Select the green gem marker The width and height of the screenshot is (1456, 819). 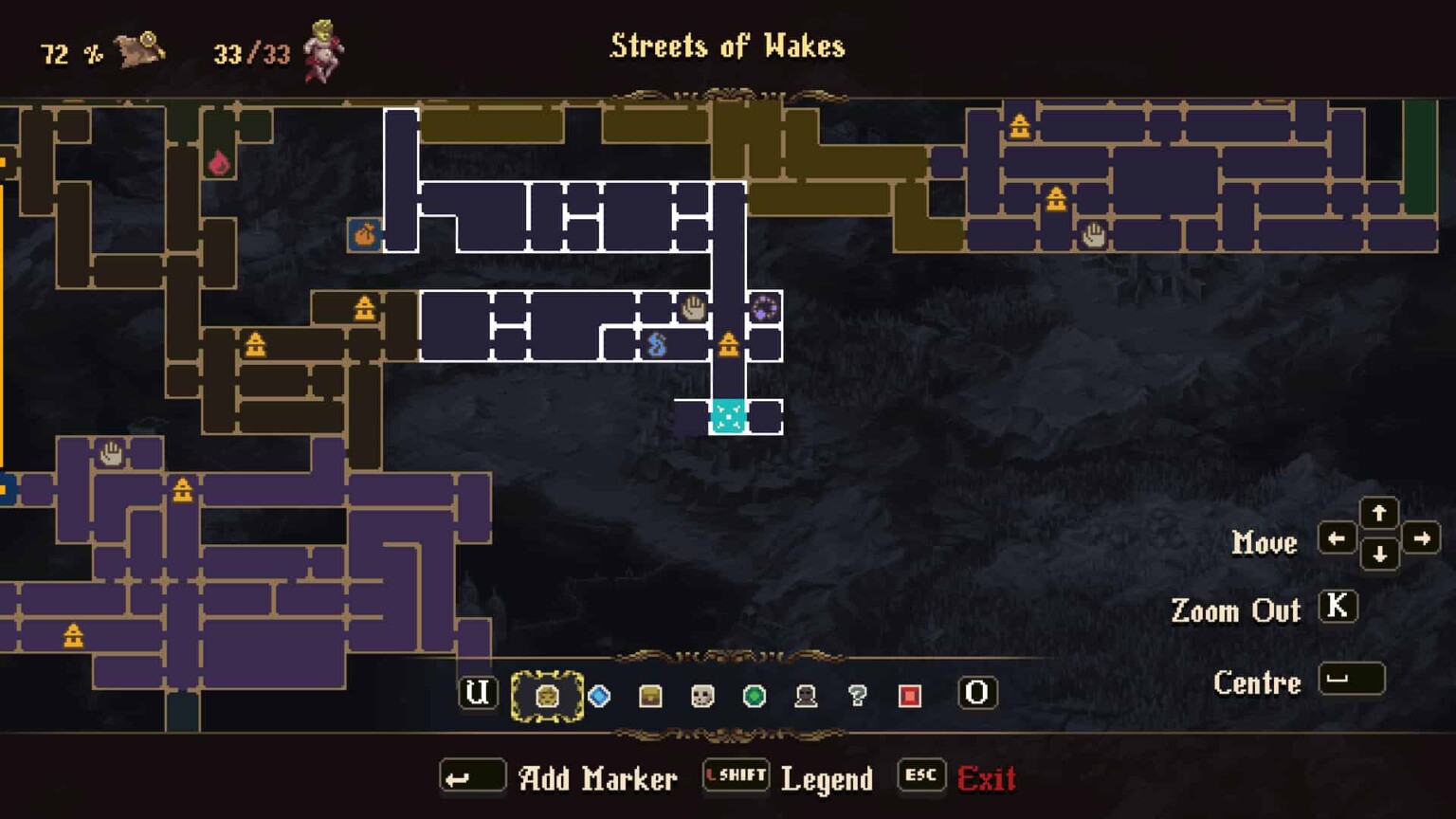click(754, 694)
